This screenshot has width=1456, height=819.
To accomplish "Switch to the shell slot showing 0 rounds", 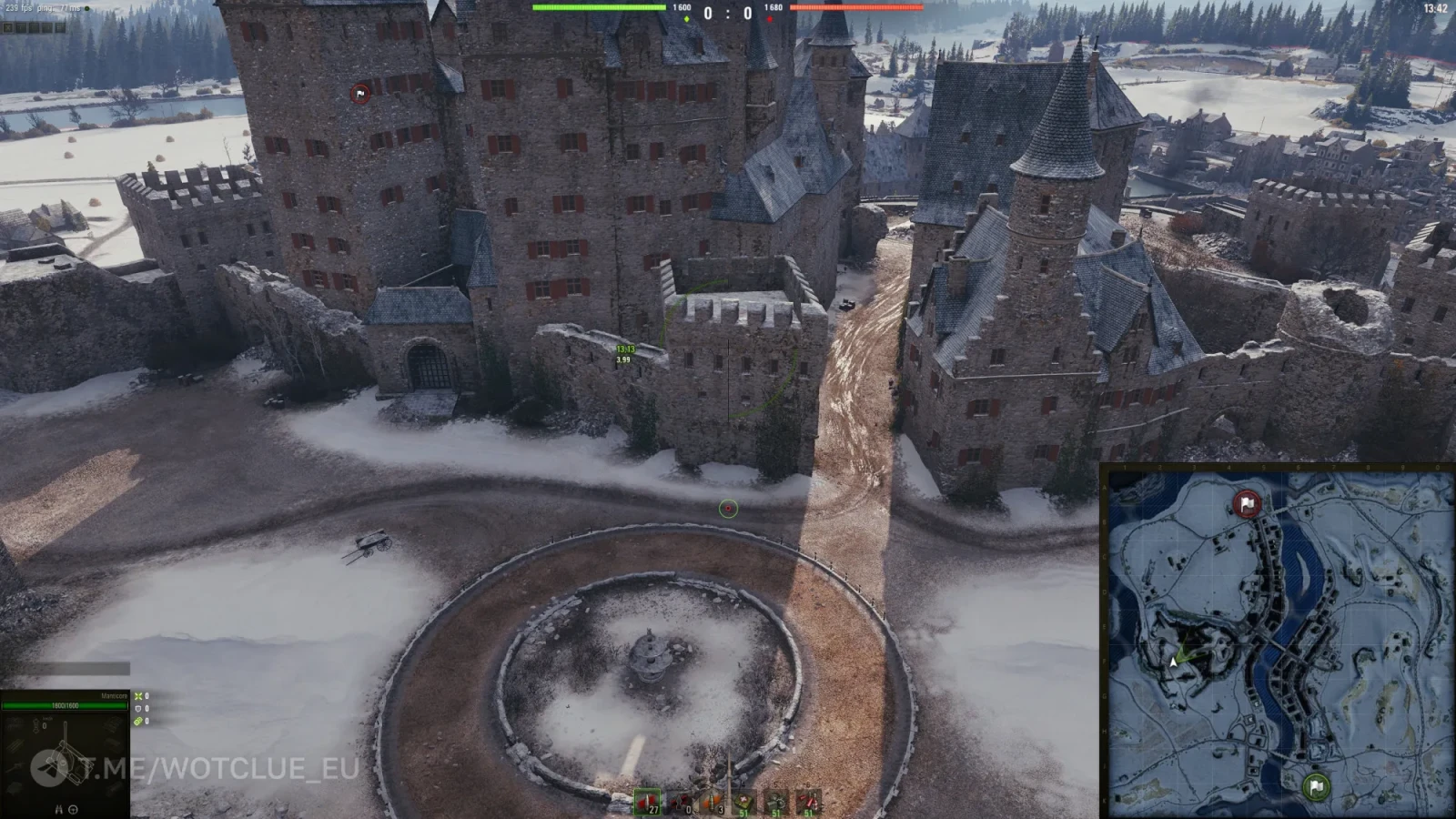I will click(680, 802).
